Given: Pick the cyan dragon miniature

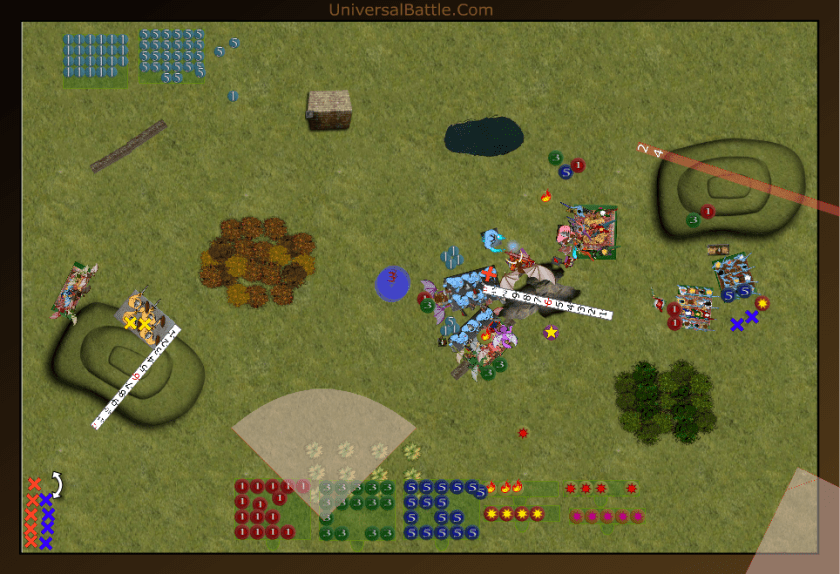Looking at the screenshot, I should coord(493,241).
